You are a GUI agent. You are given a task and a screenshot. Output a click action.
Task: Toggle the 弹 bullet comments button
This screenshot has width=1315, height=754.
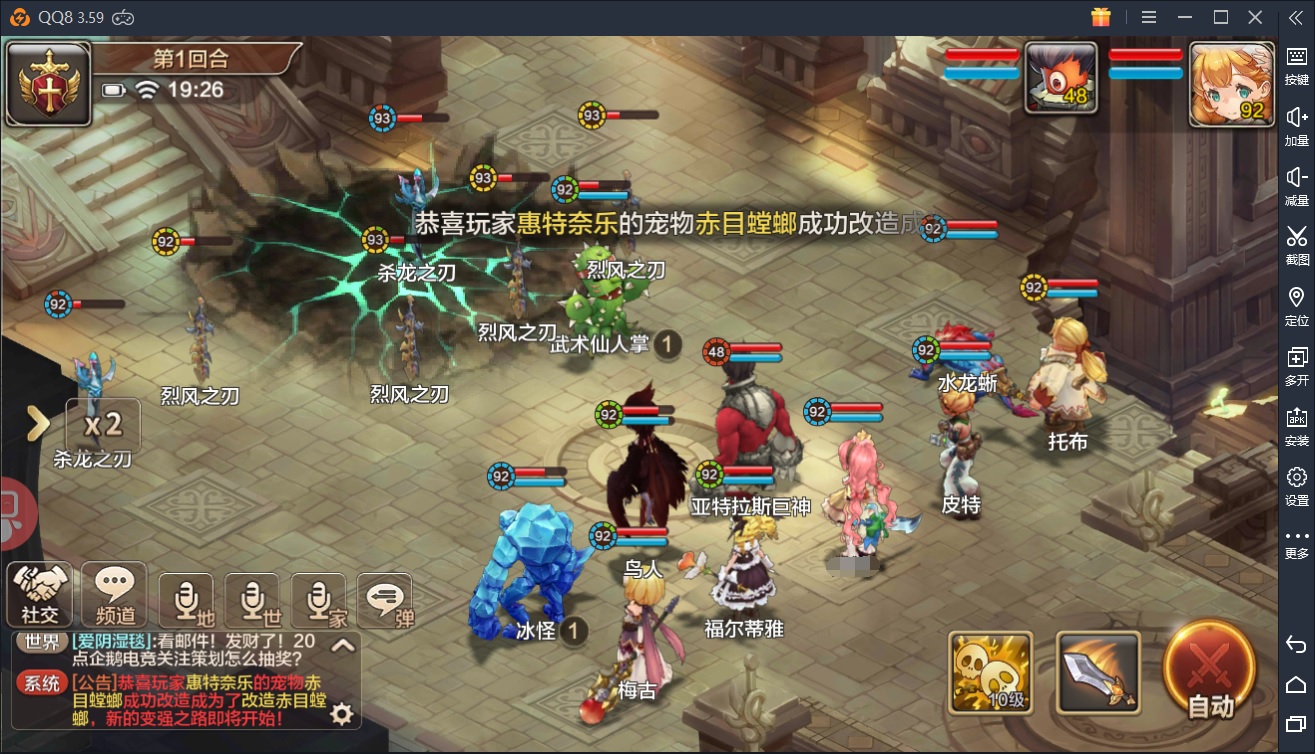click(x=385, y=602)
